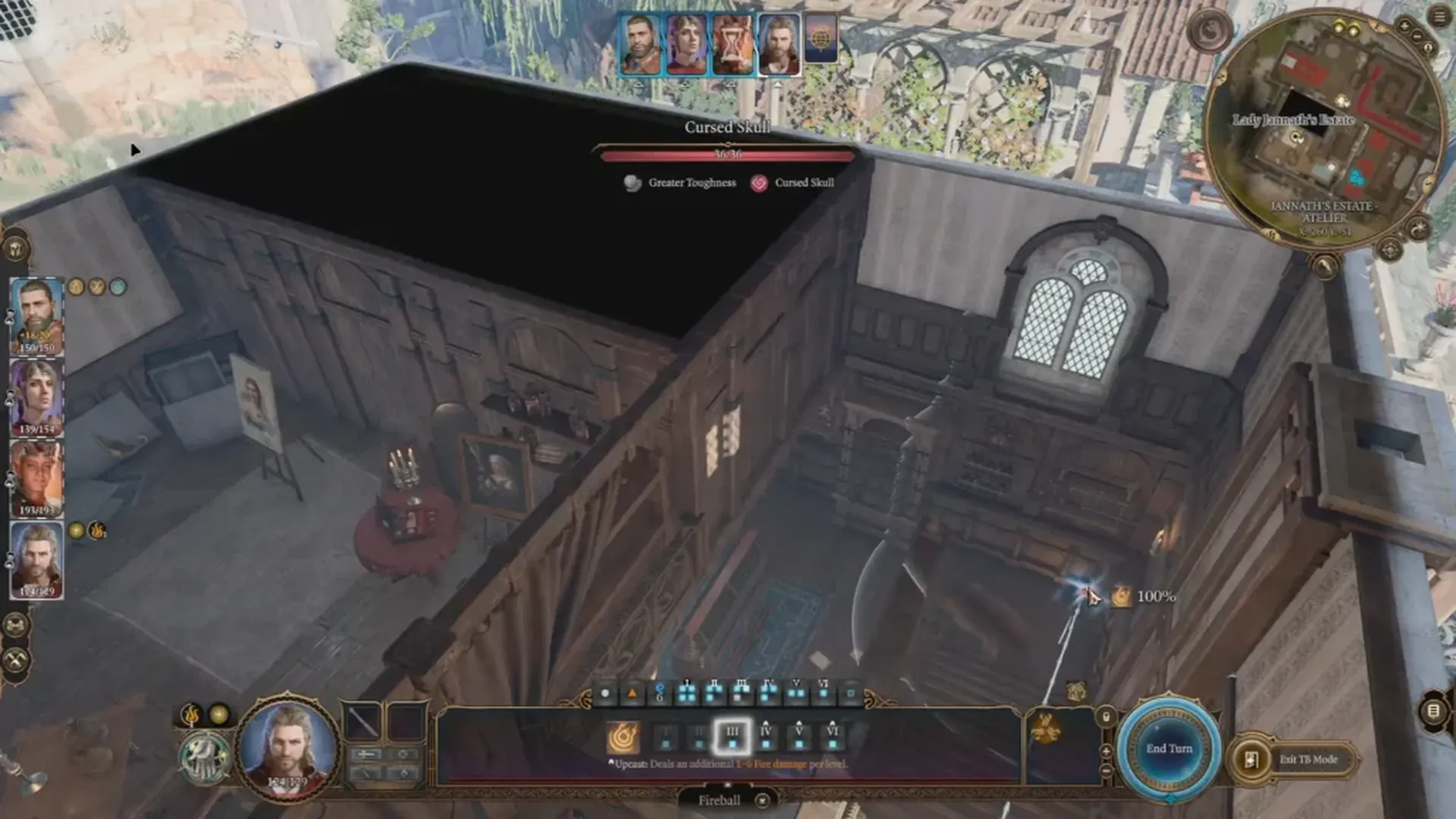Select upcast level IV for Fireball
Screen dimensions: 1456x819
point(764,733)
